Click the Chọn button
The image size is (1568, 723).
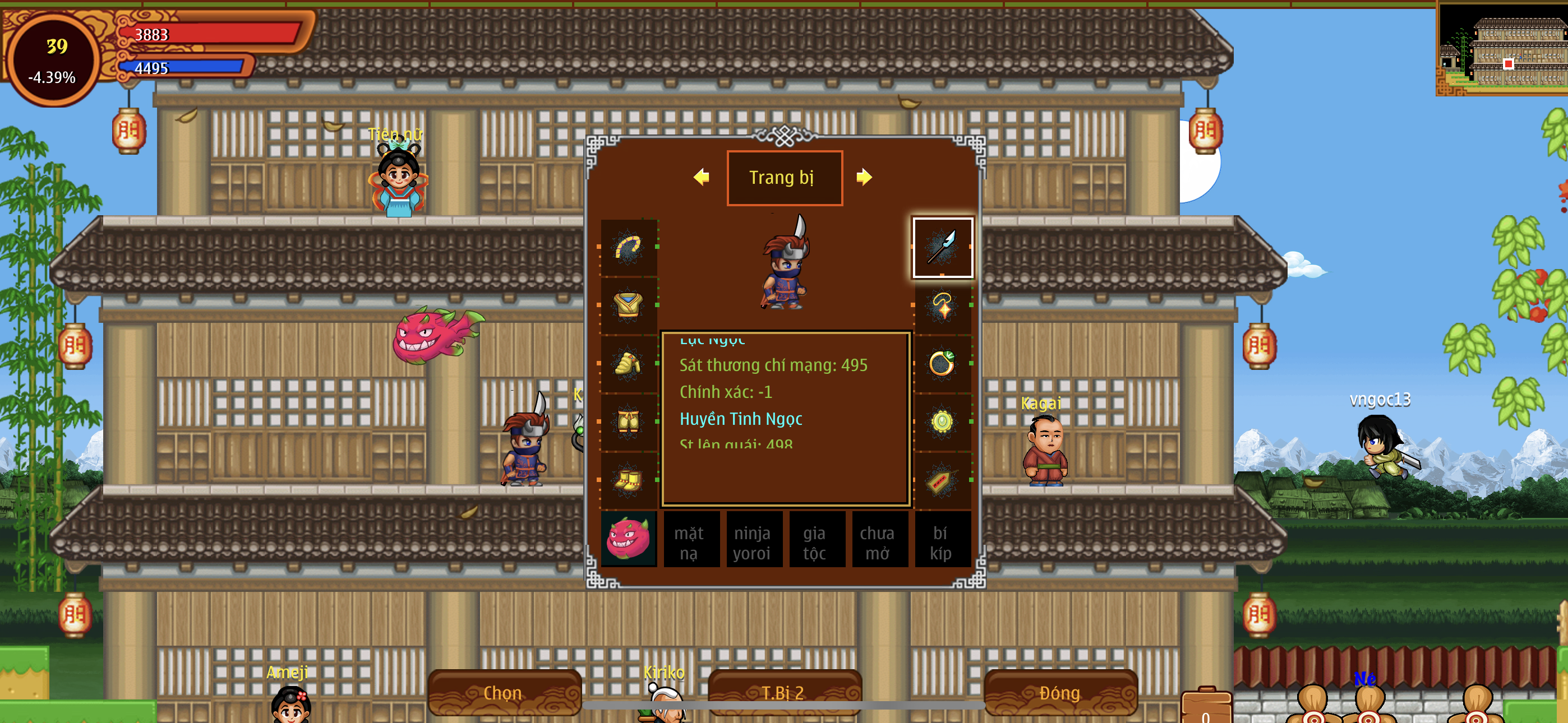504,693
